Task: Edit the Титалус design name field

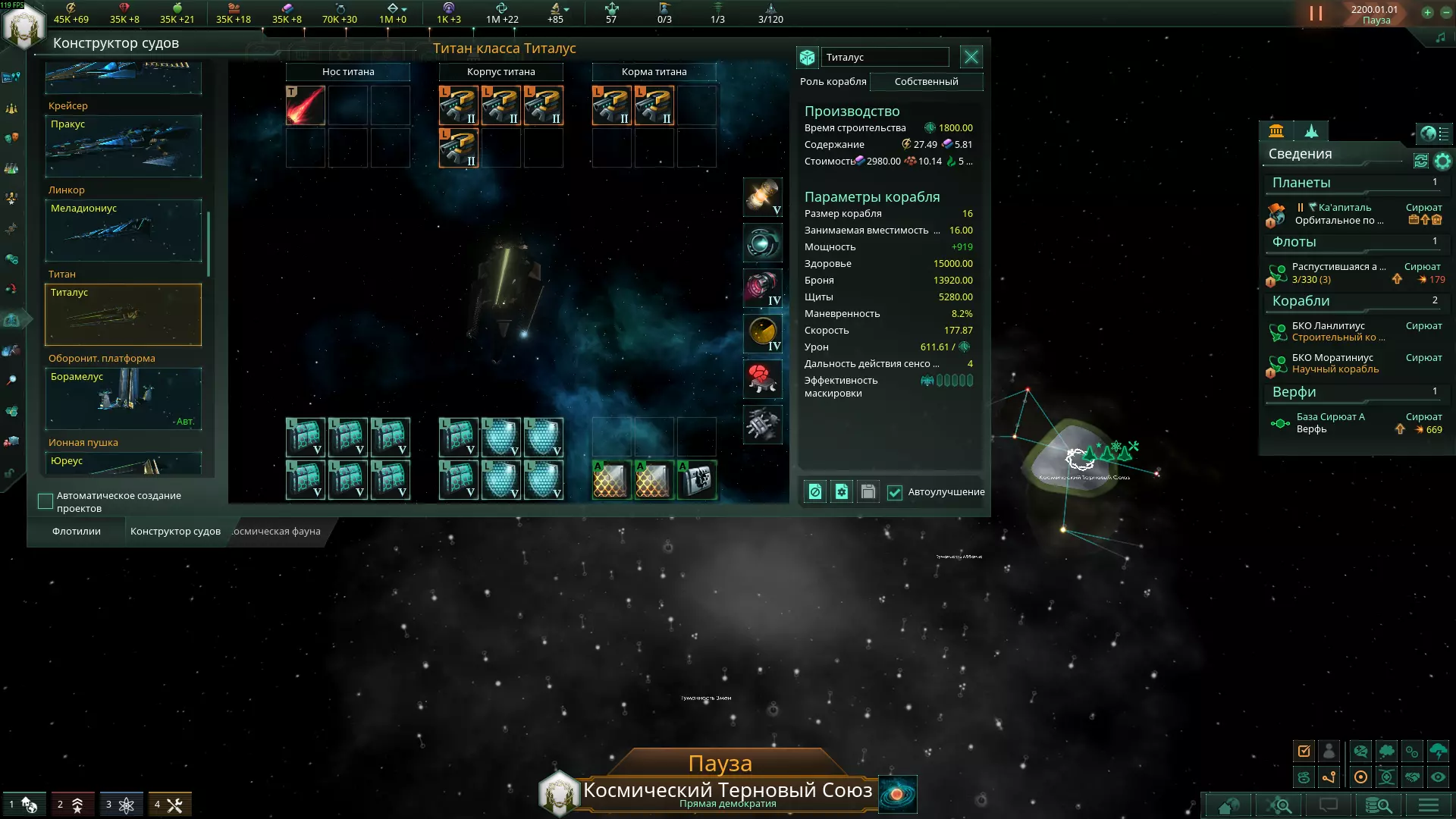Action: pos(885,58)
